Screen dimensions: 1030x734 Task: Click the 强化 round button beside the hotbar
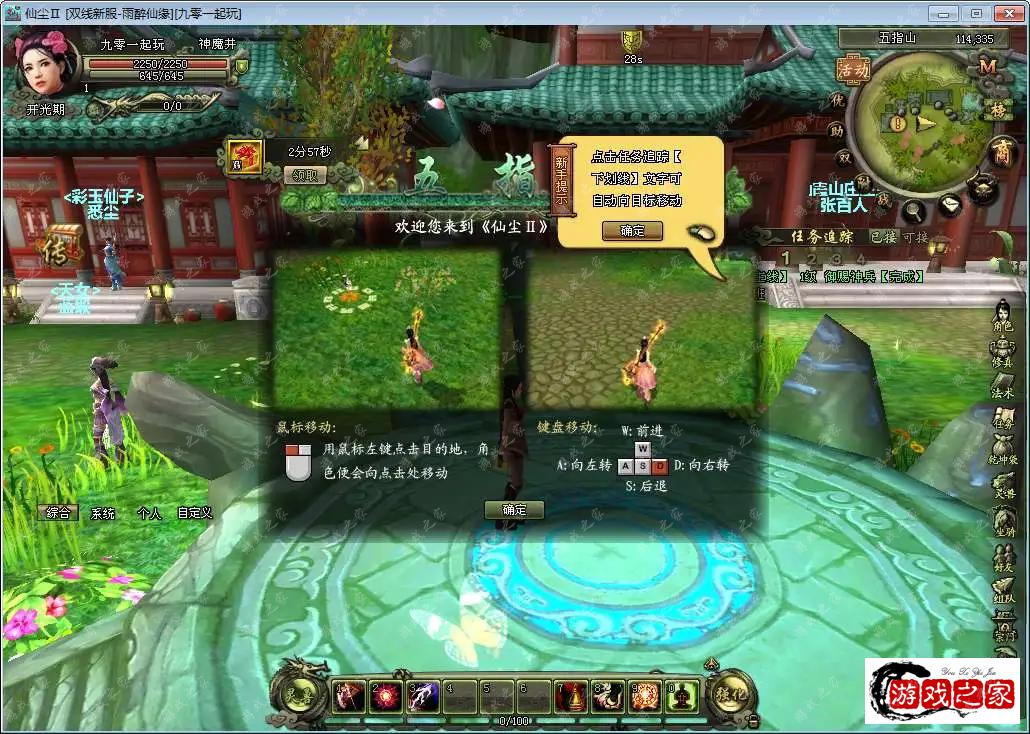pyautogui.click(x=731, y=693)
